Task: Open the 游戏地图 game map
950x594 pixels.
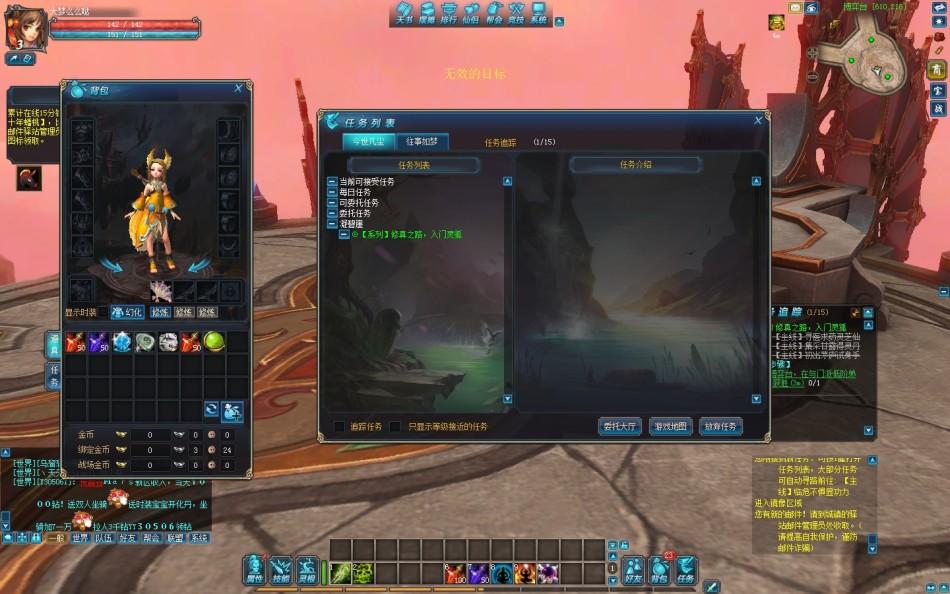Action: tap(670, 426)
